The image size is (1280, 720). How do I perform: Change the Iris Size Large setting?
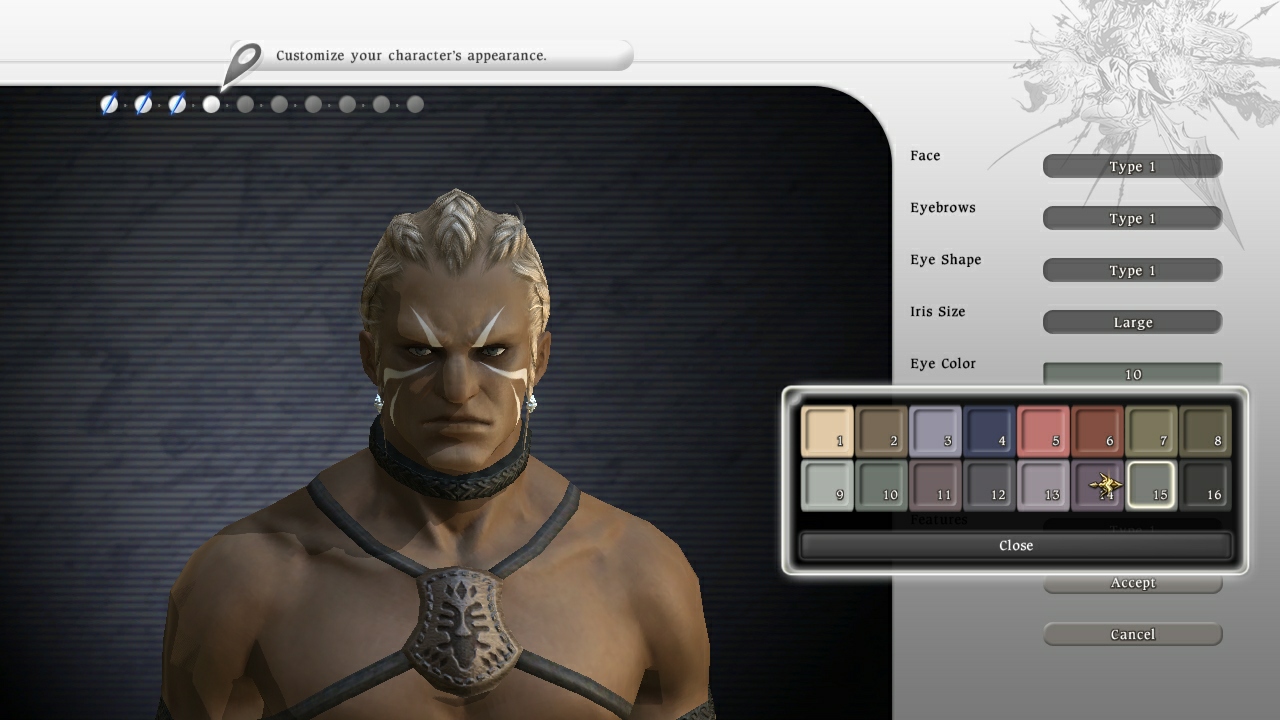(x=1132, y=322)
